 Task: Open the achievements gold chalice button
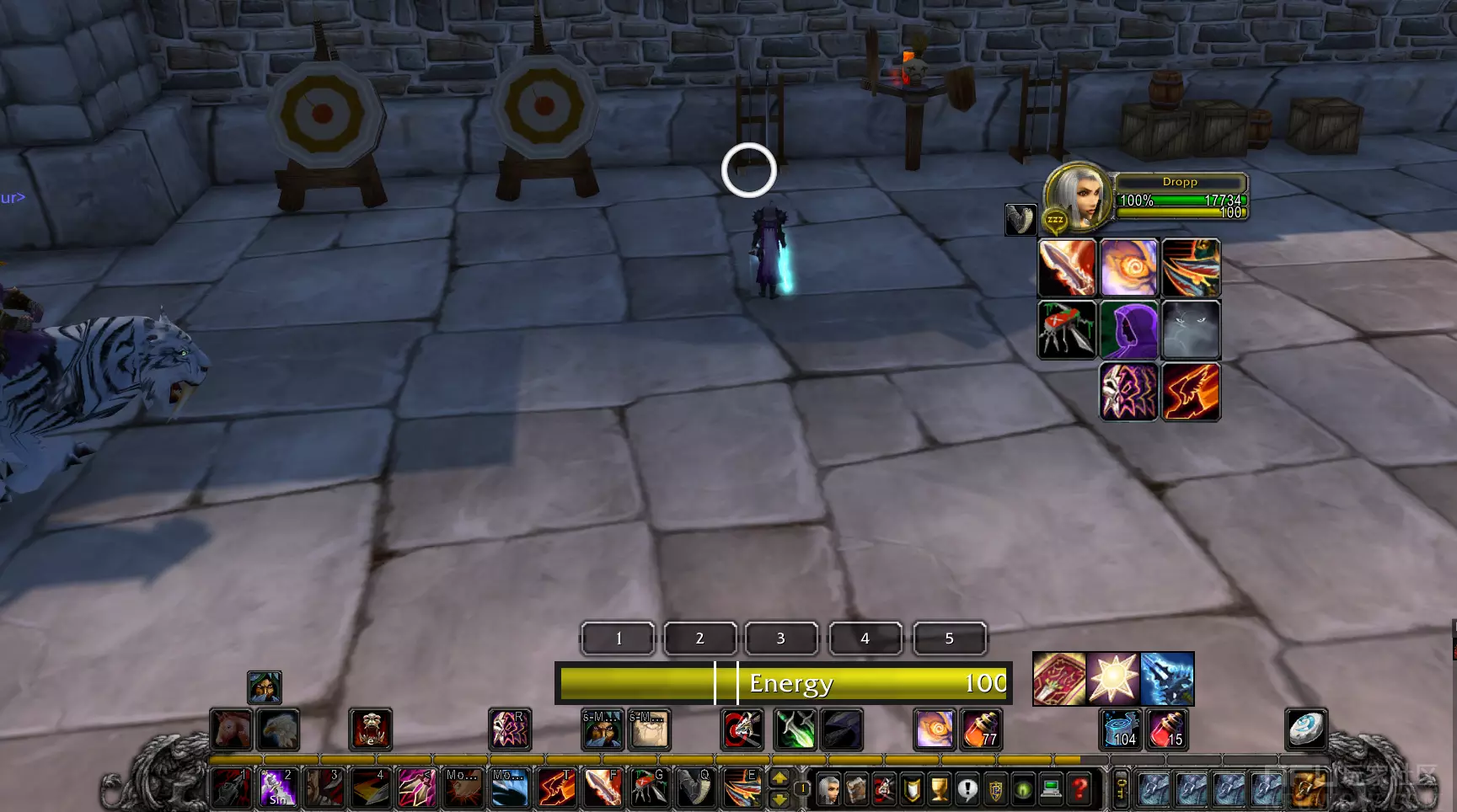[940, 789]
